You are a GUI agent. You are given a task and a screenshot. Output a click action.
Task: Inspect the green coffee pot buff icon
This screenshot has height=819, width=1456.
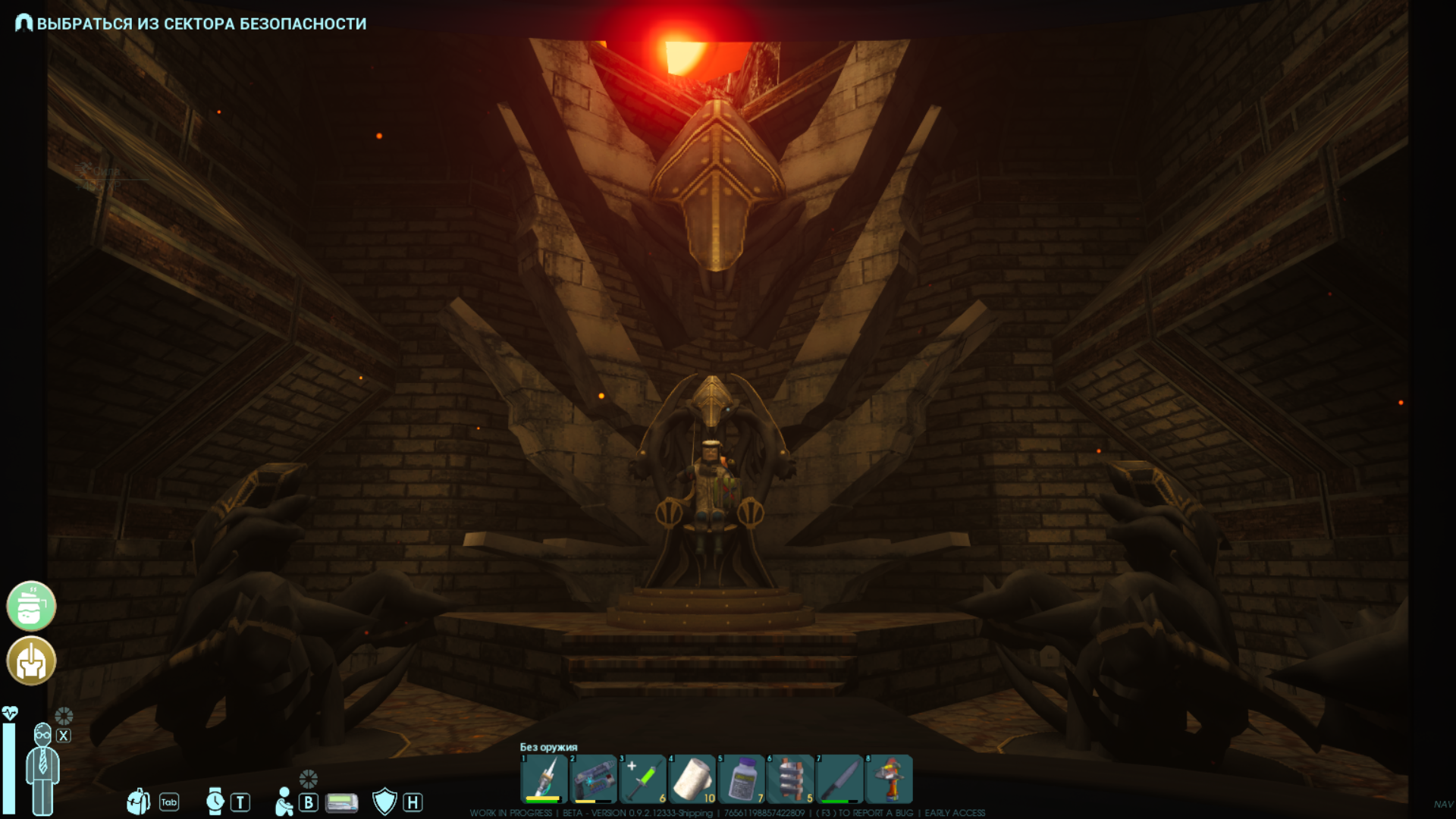(31, 606)
